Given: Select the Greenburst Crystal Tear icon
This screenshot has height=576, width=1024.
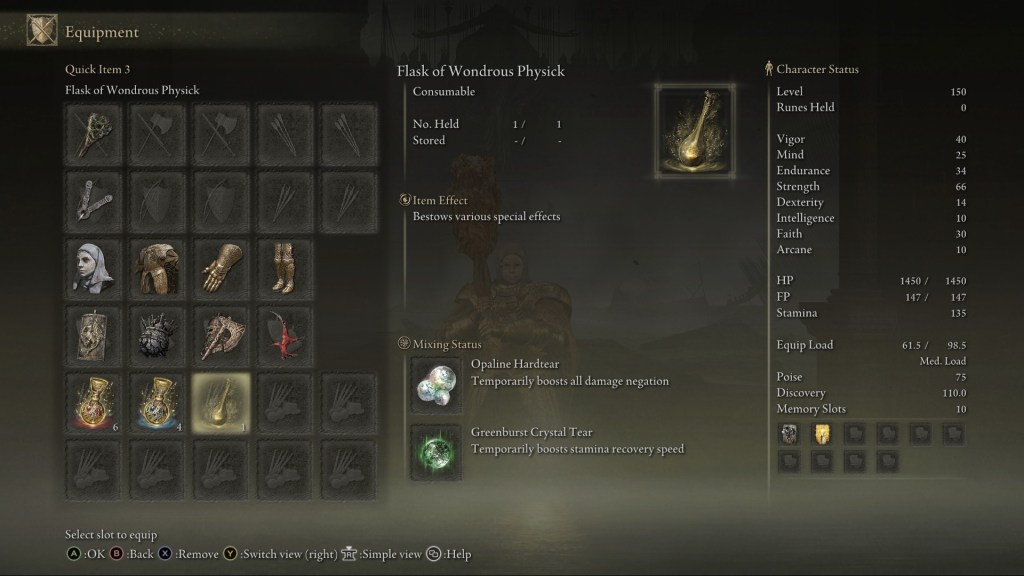Looking at the screenshot, I should click(436, 451).
